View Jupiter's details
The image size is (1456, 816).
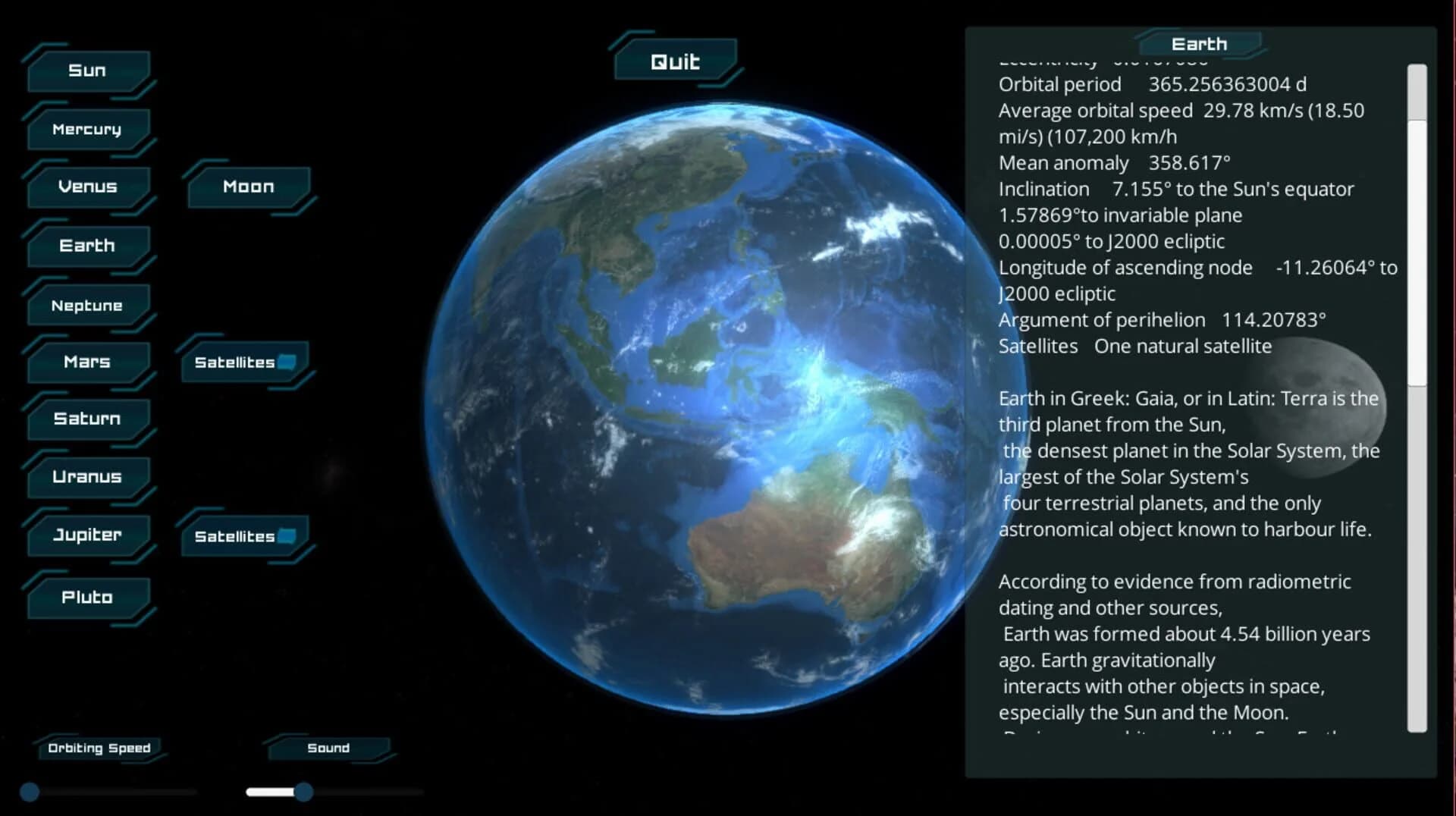point(87,535)
